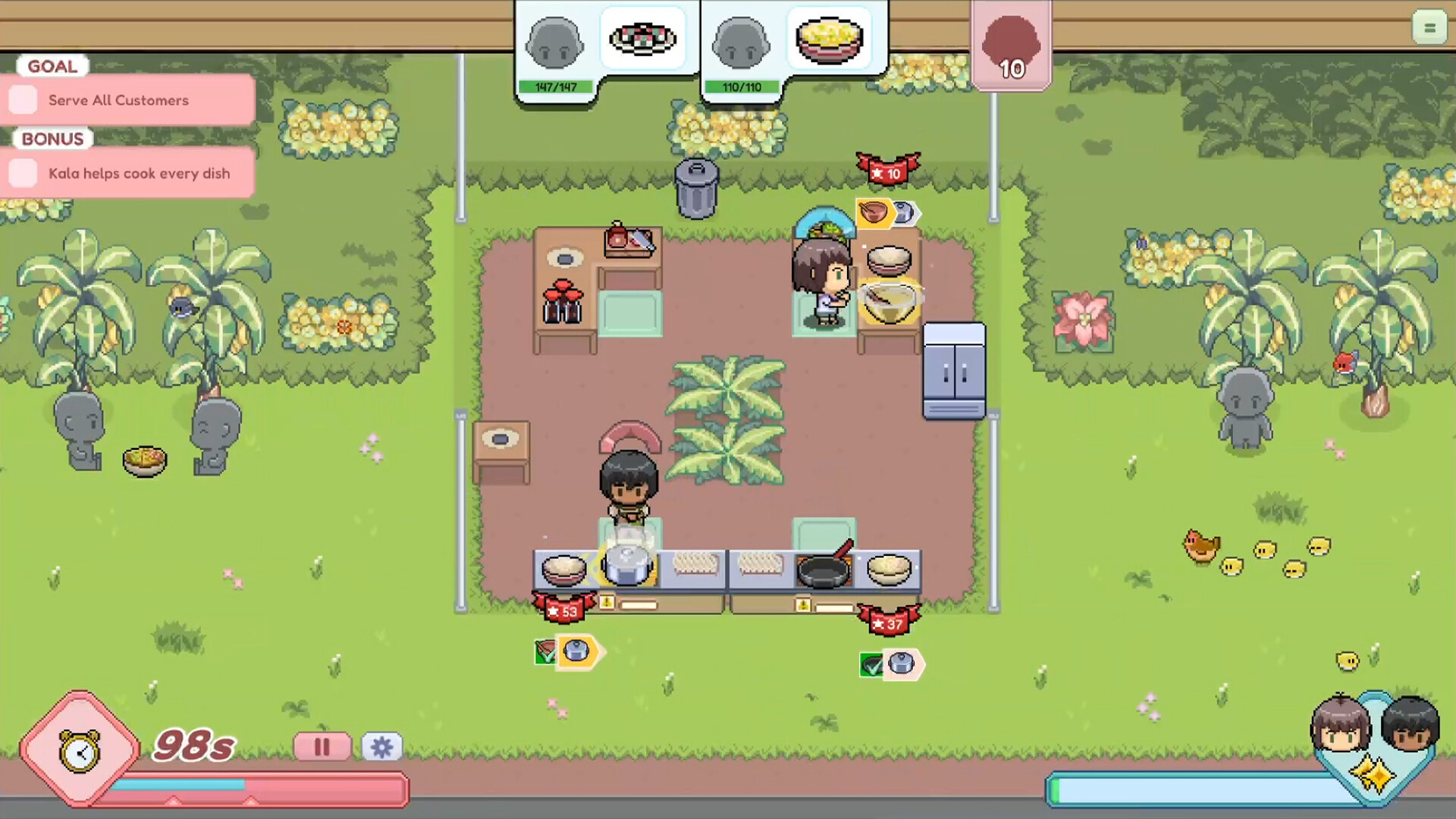Select the Kala helps cook bonus entry
This screenshot has width=1456, height=819.
pyautogui.click(x=24, y=173)
